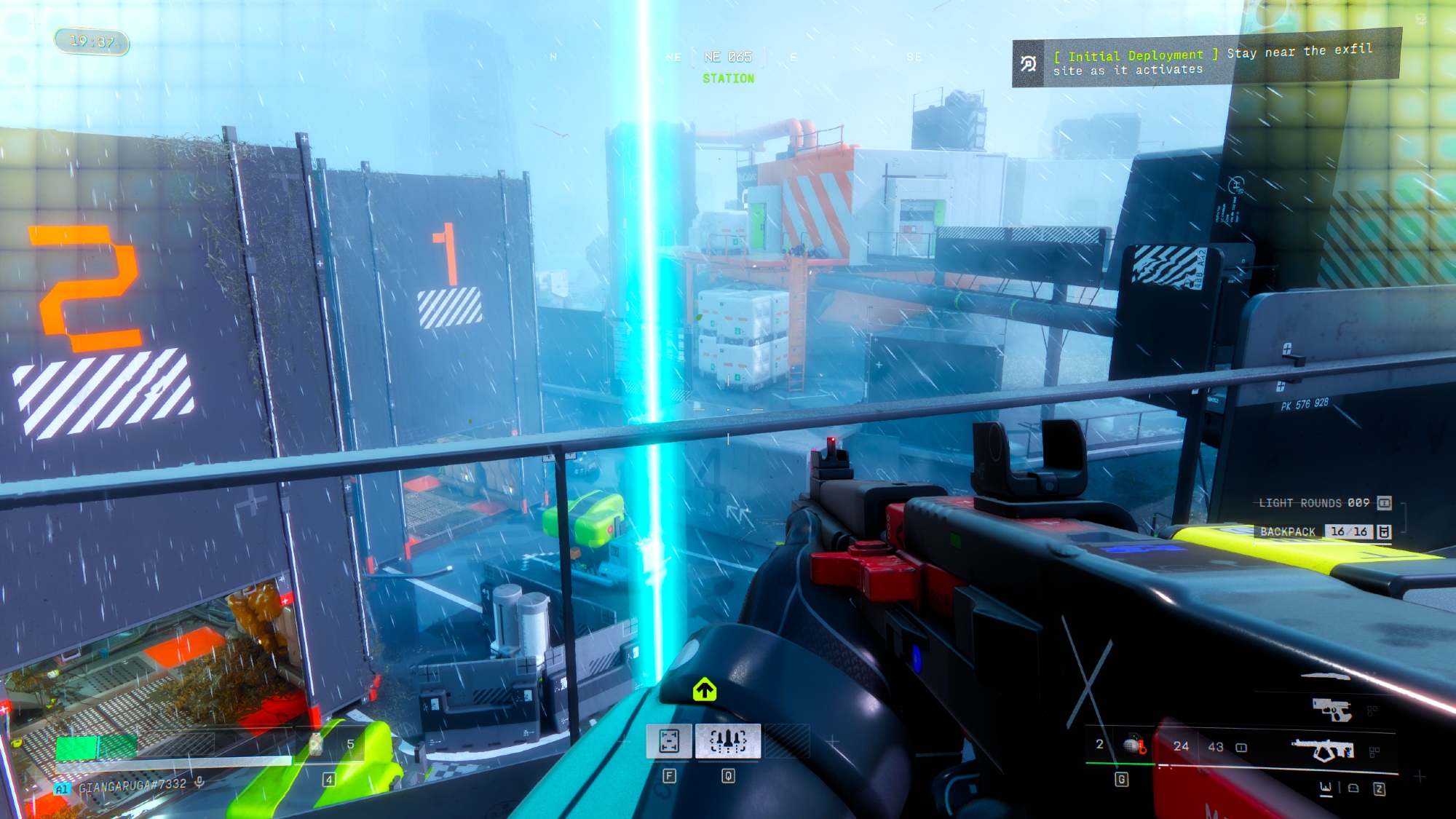Screen dimensions: 1456x819
Task: Select the grenade slot
Action: 1132,745
